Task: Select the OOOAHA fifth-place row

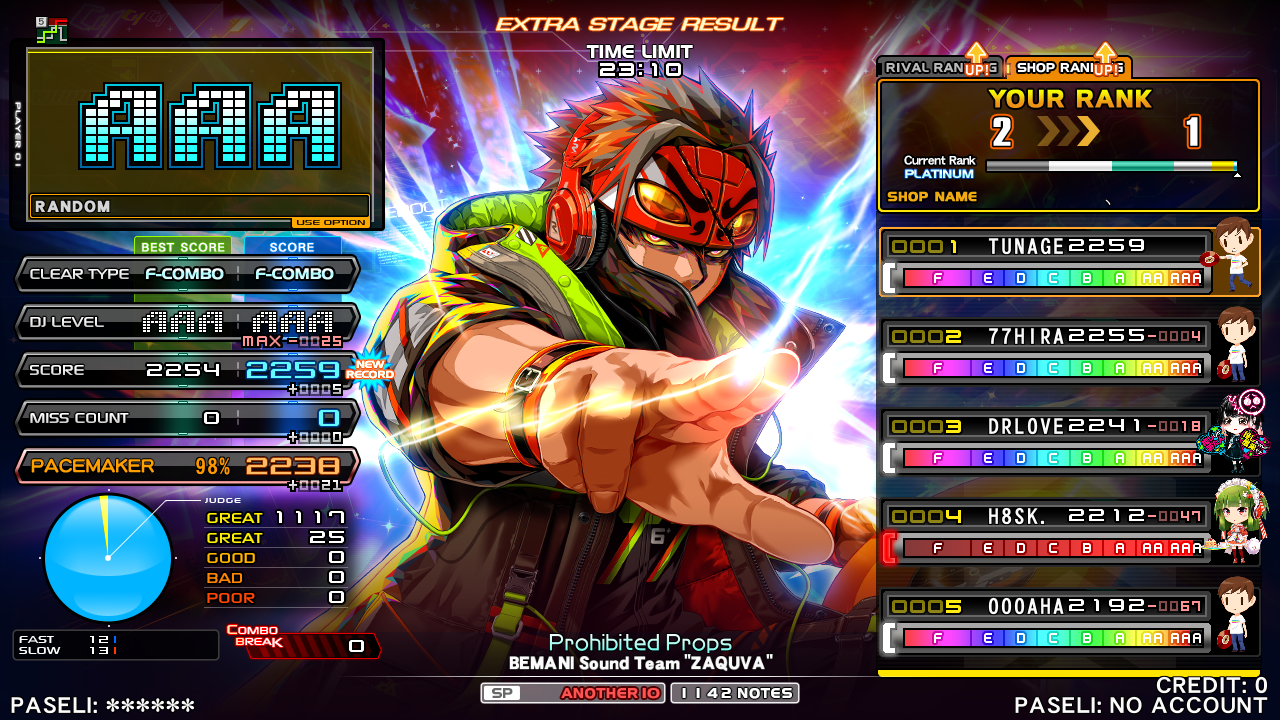Action: click(x=1046, y=621)
